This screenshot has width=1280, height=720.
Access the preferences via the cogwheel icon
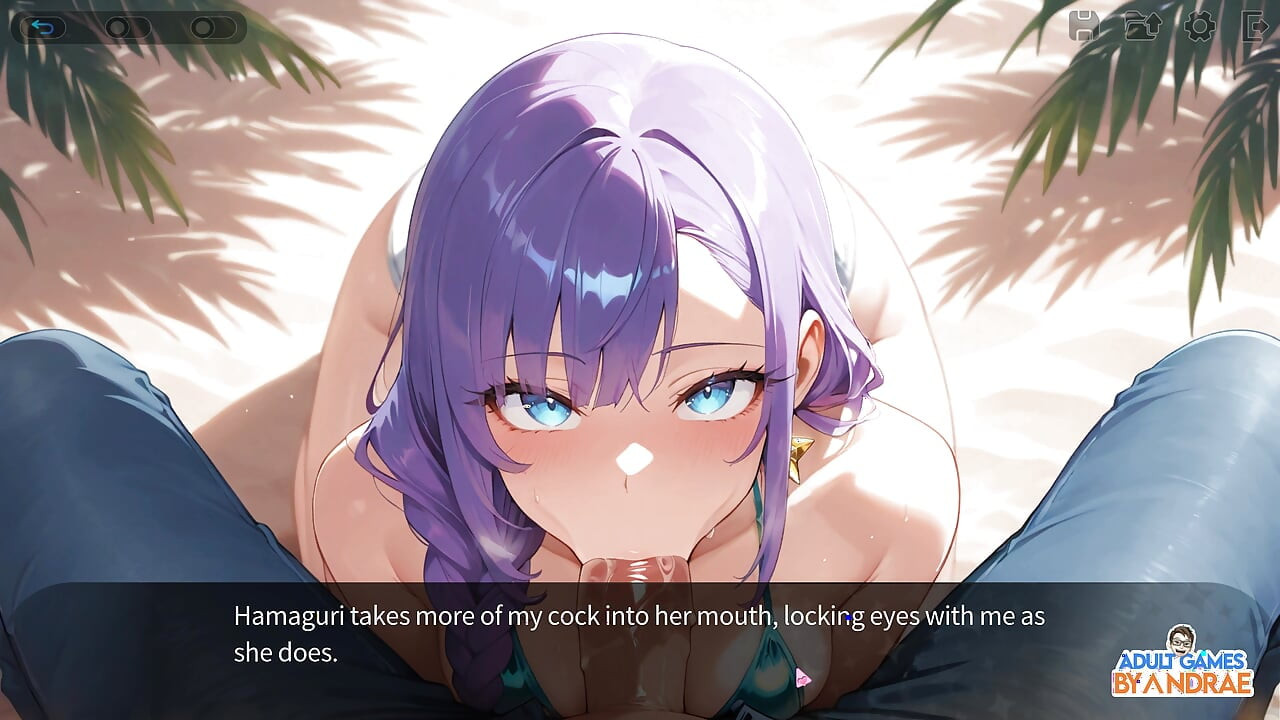(x=1199, y=27)
